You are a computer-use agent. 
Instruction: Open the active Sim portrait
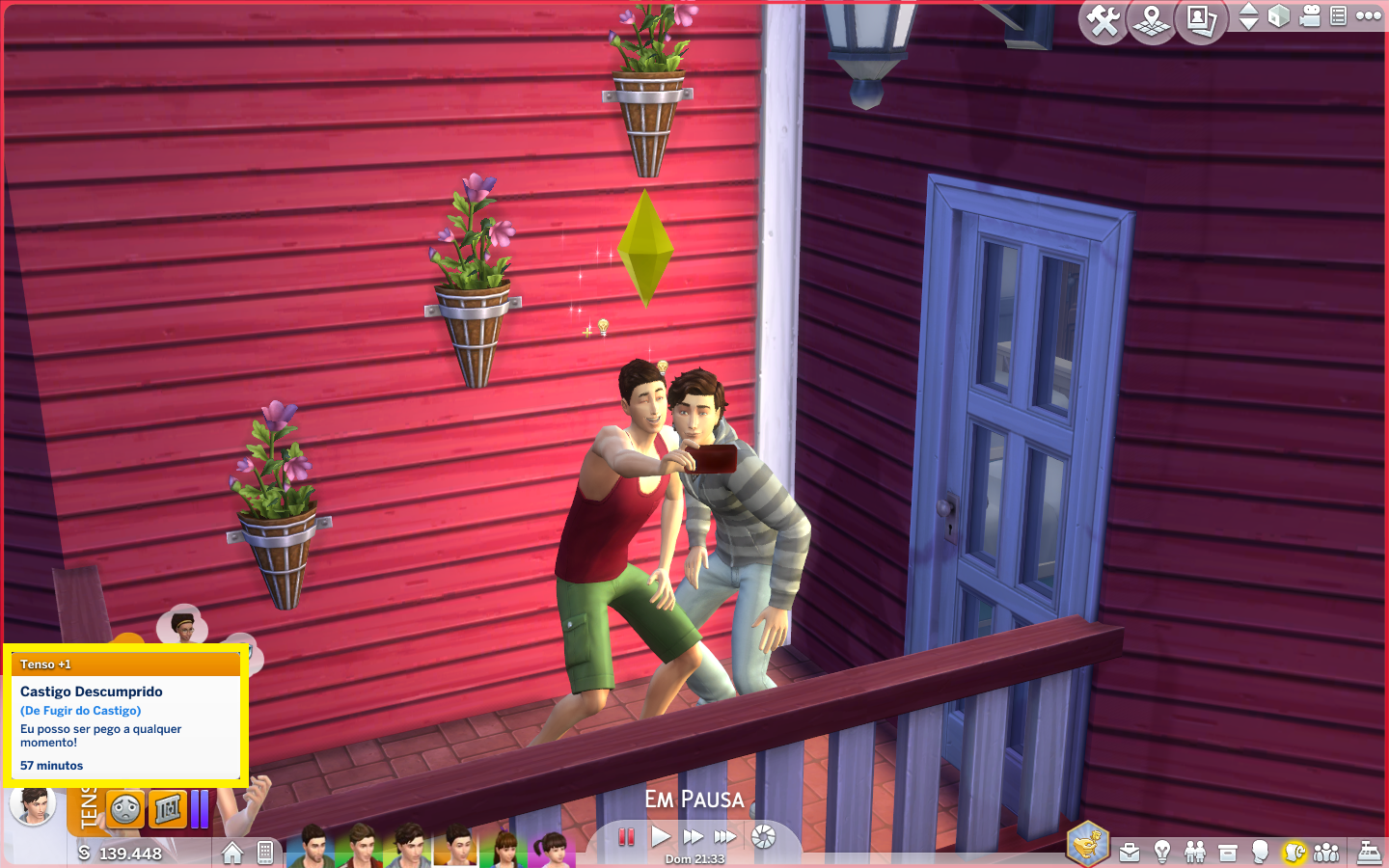click(33, 804)
